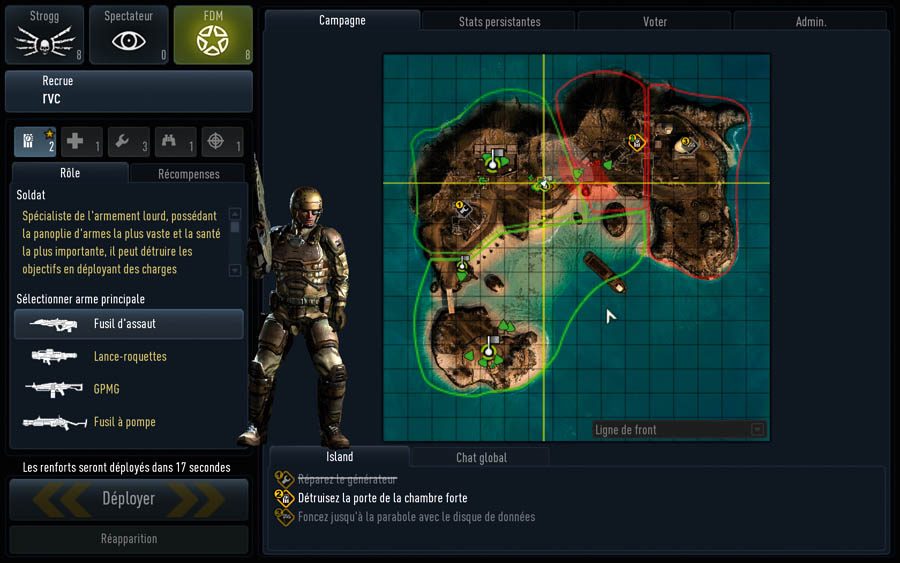Switch to the Récompenses tab
Screen dimensions: 900x563
[x=188, y=174]
